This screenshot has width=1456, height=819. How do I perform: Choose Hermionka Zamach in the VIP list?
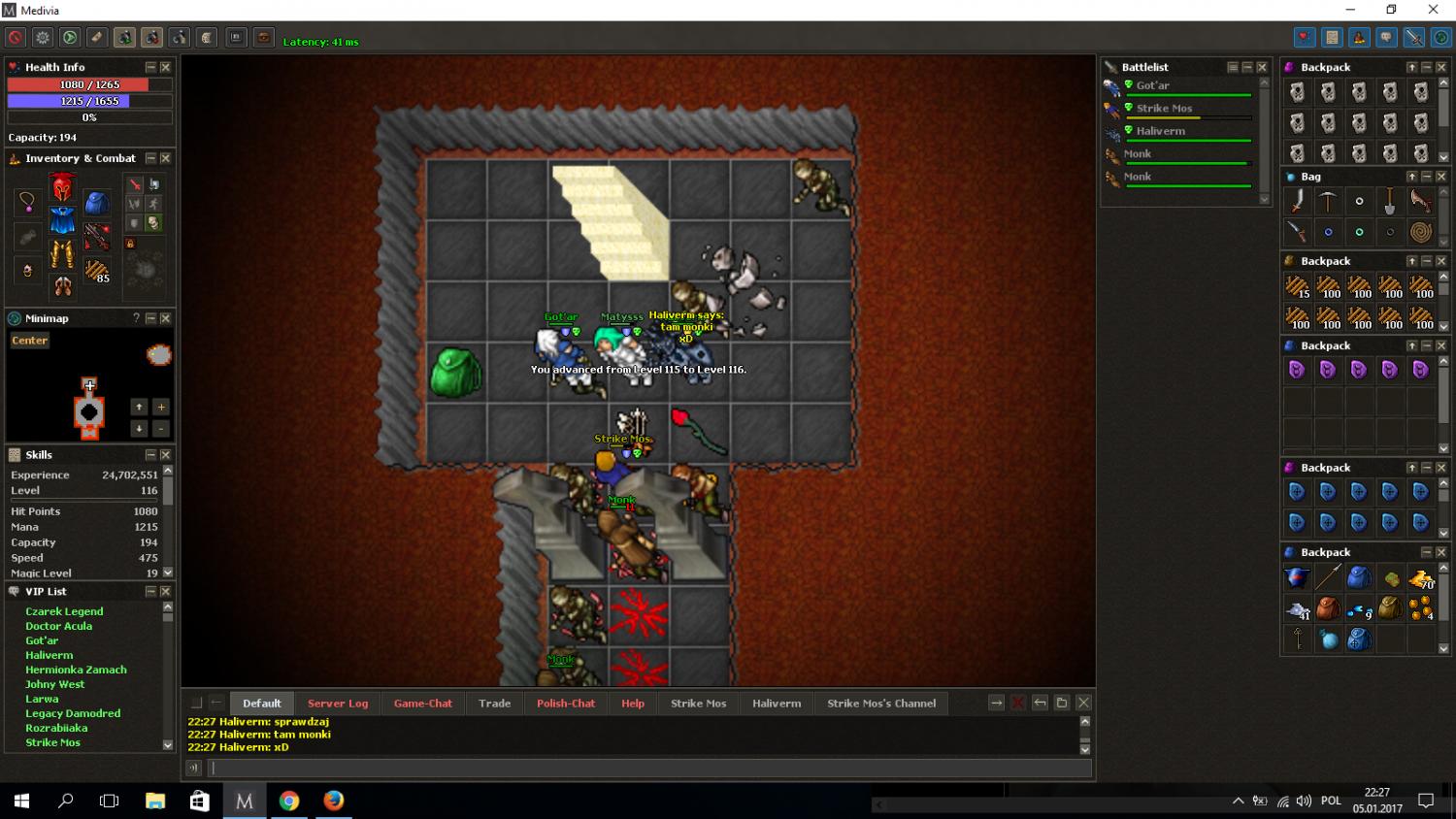[76, 670]
